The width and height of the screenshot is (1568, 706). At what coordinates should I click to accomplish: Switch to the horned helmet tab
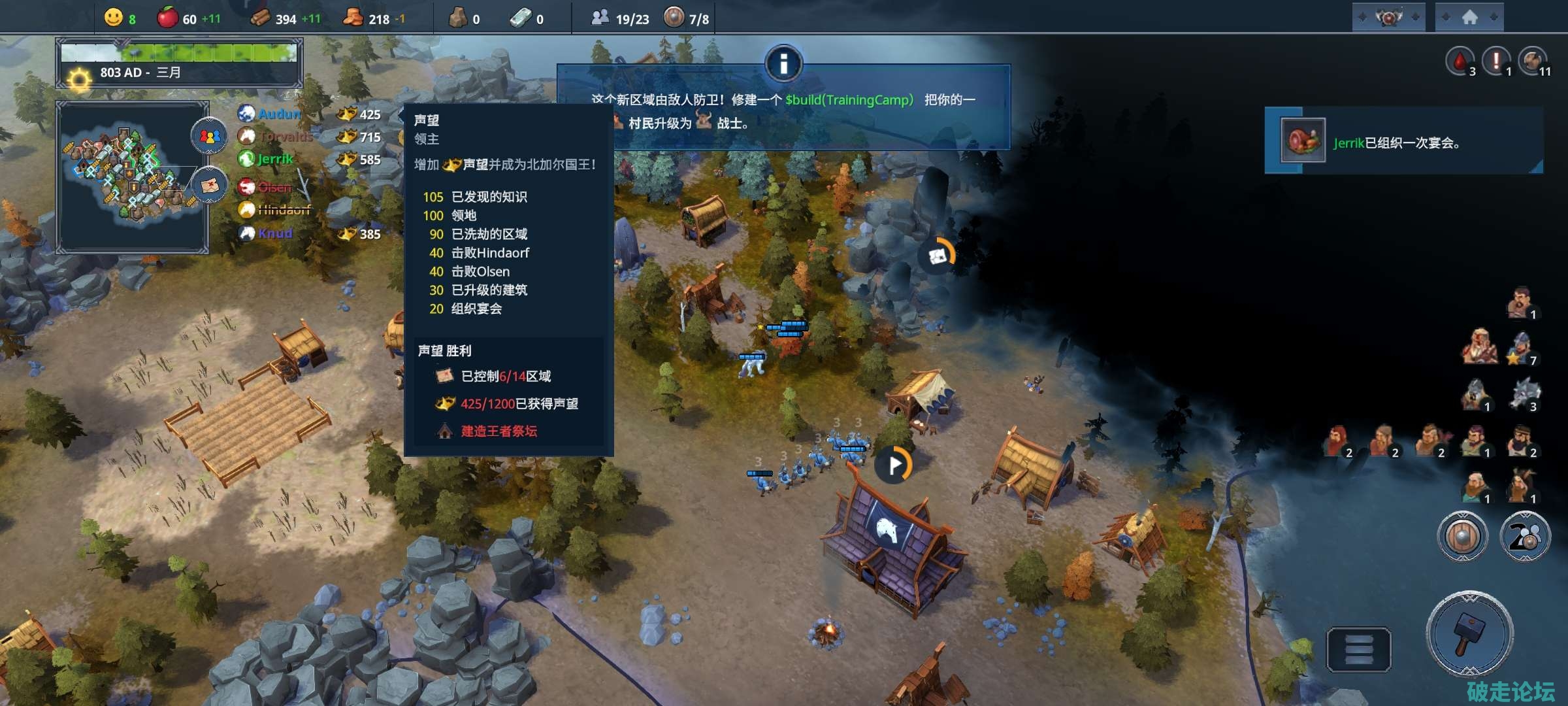coord(1388,17)
